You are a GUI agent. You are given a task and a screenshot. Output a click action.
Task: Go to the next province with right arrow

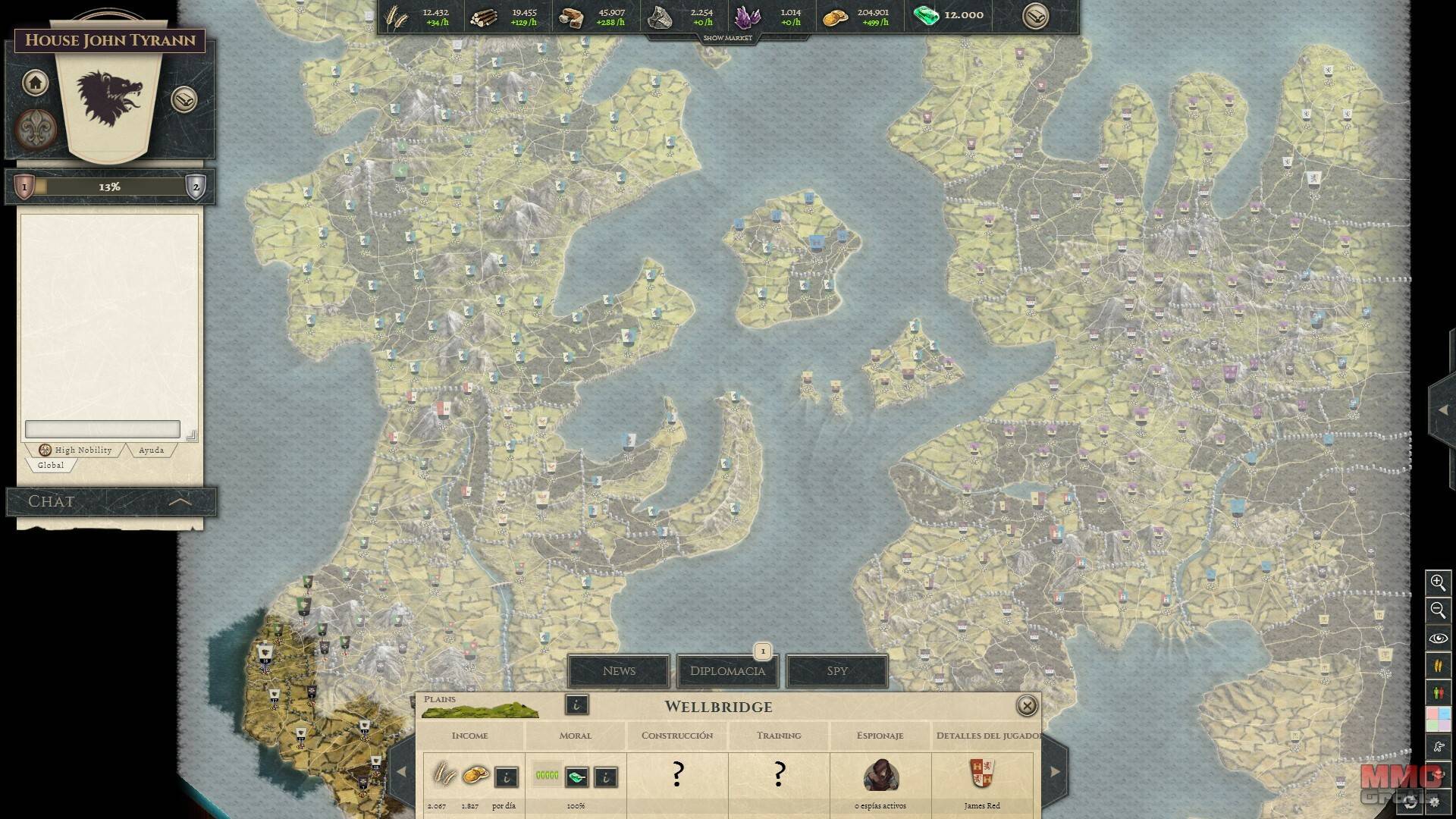pyautogui.click(x=1055, y=772)
